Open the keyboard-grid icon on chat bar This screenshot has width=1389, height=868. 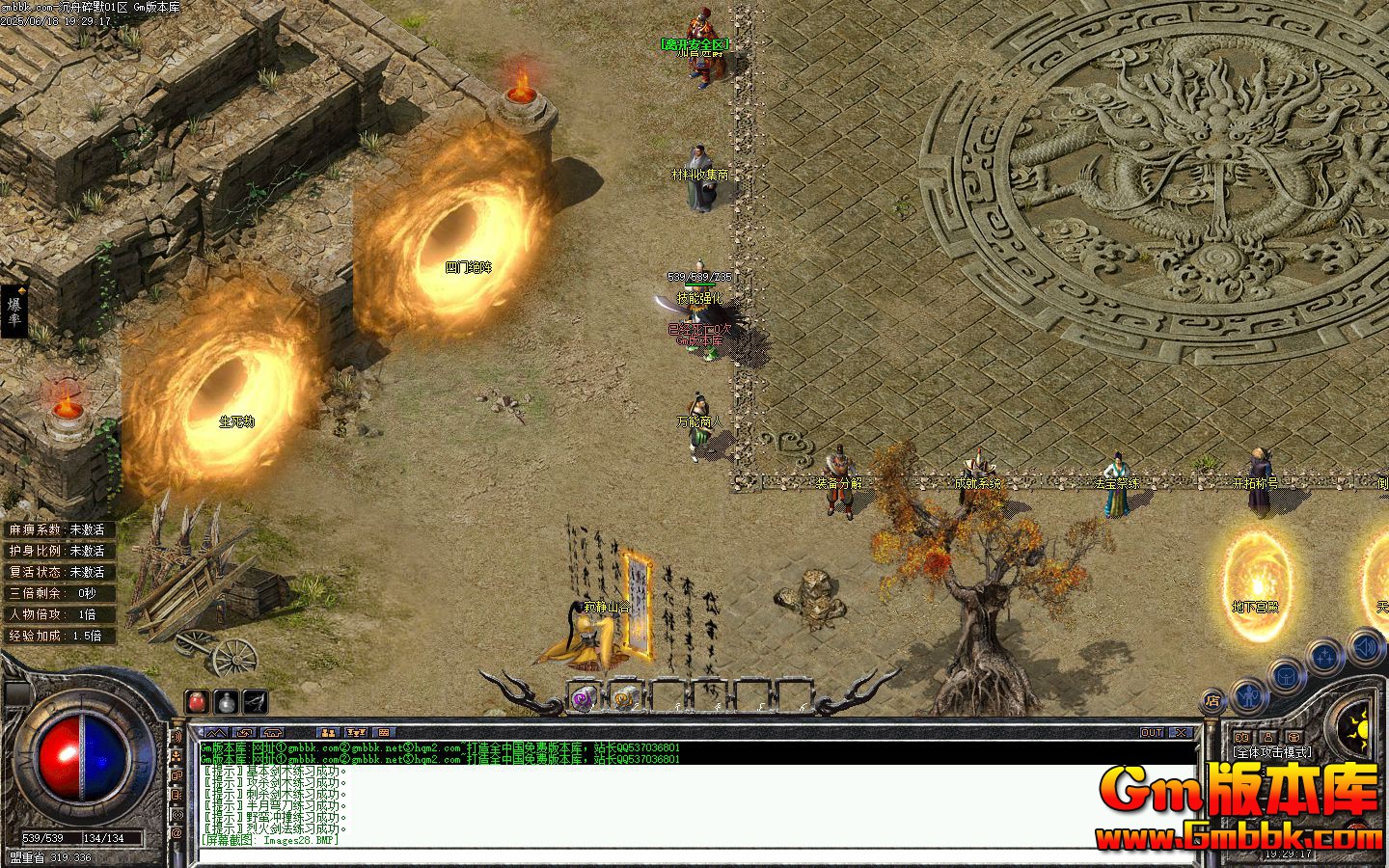tap(383, 733)
